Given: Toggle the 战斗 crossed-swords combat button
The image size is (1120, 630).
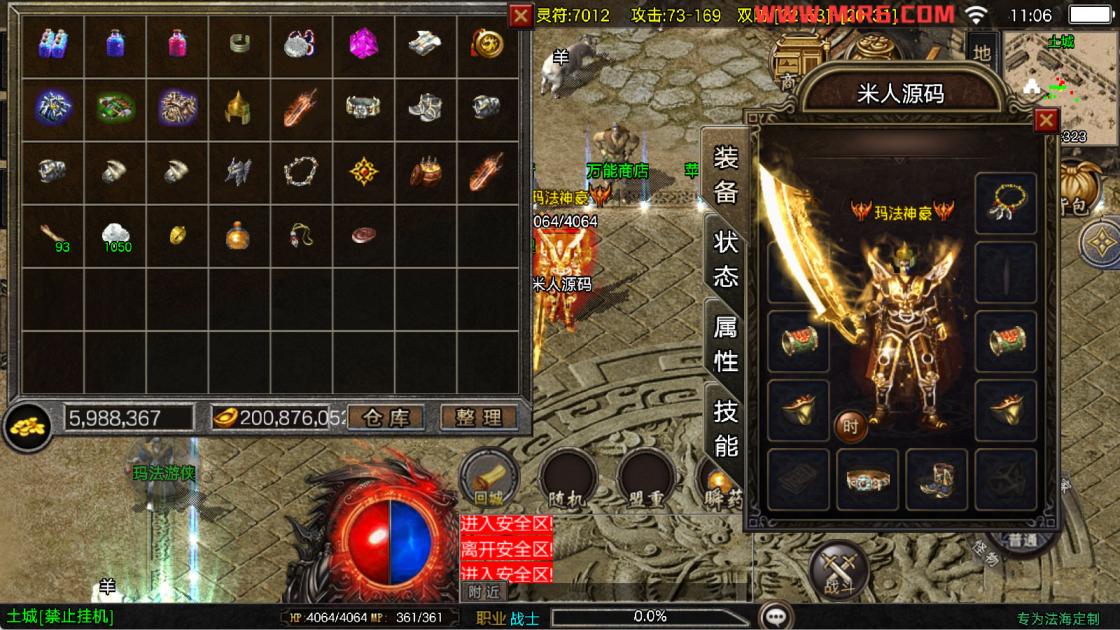Looking at the screenshot, I should (838, 570).
